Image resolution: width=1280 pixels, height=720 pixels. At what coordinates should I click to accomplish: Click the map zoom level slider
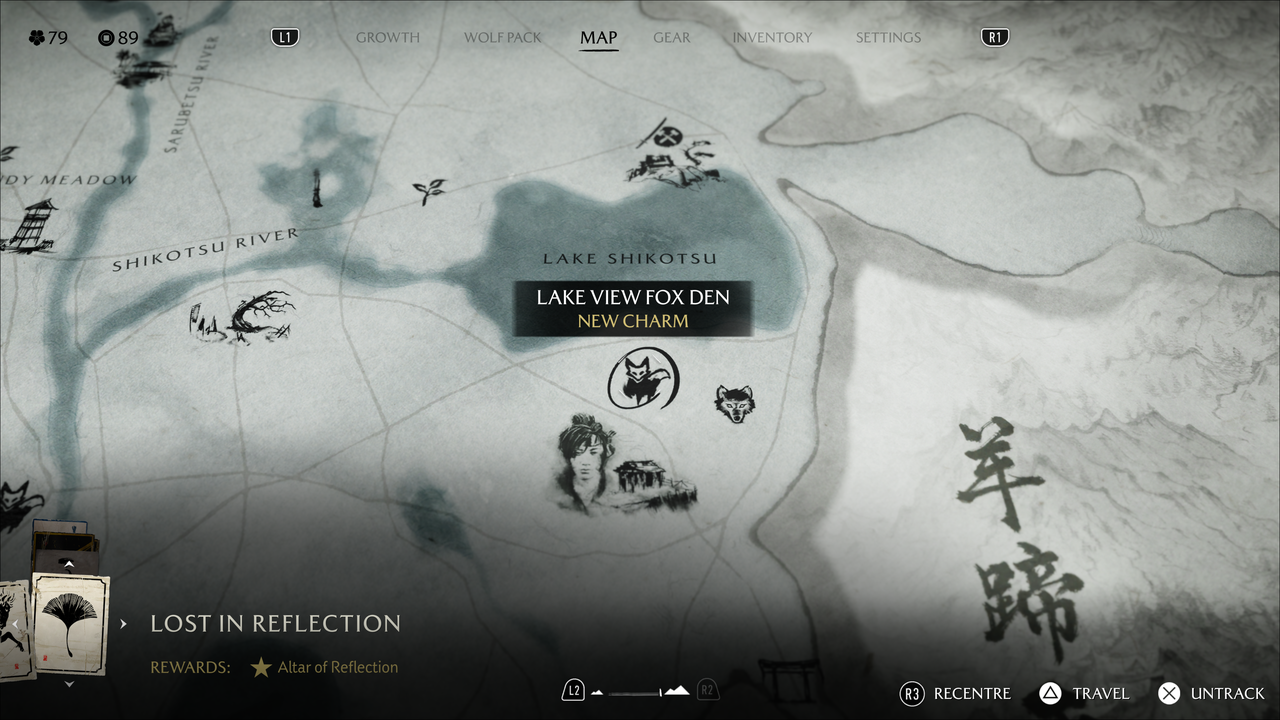pos(640,691)
